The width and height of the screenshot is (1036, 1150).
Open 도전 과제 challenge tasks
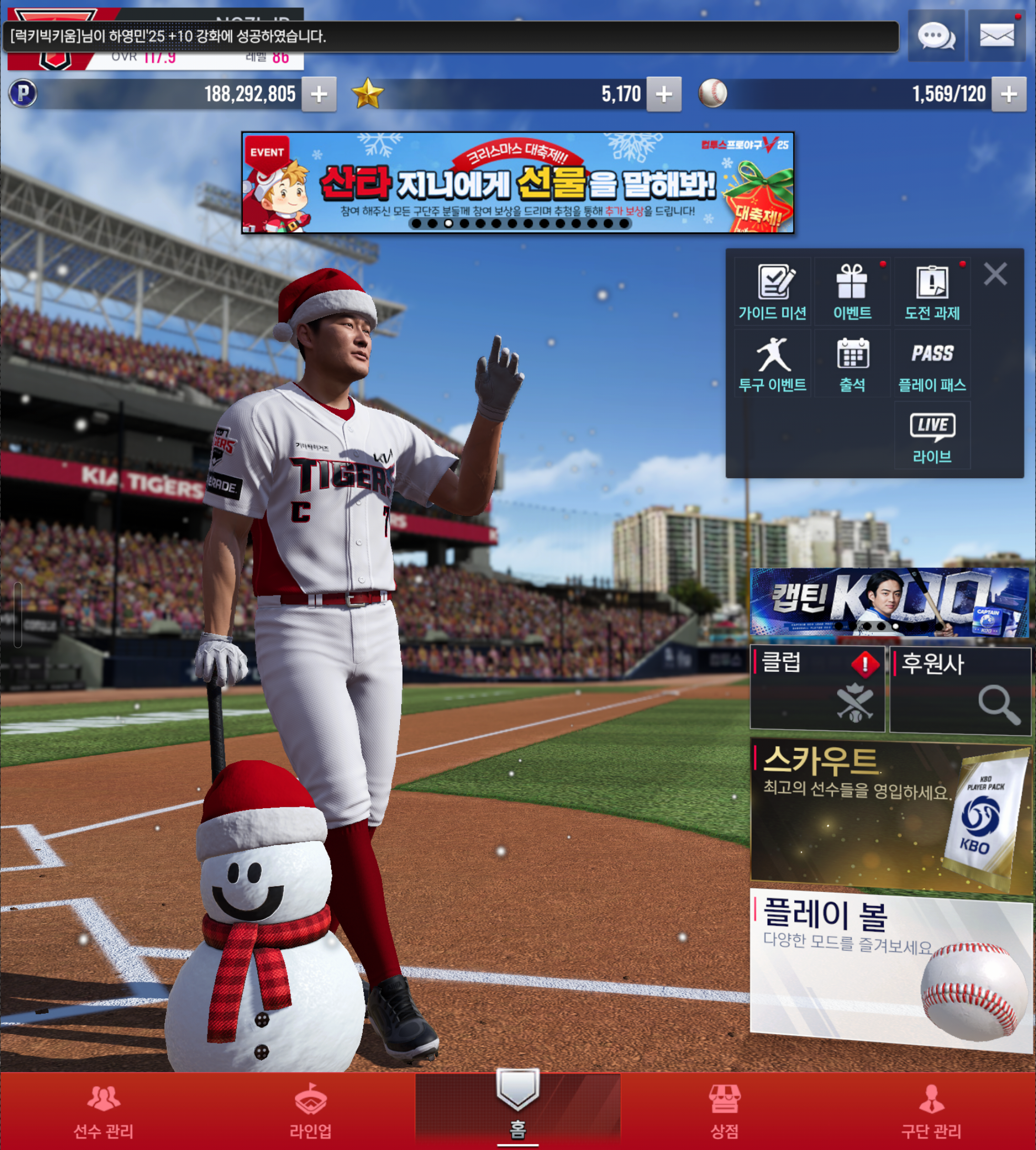click(x=932, y=292)
